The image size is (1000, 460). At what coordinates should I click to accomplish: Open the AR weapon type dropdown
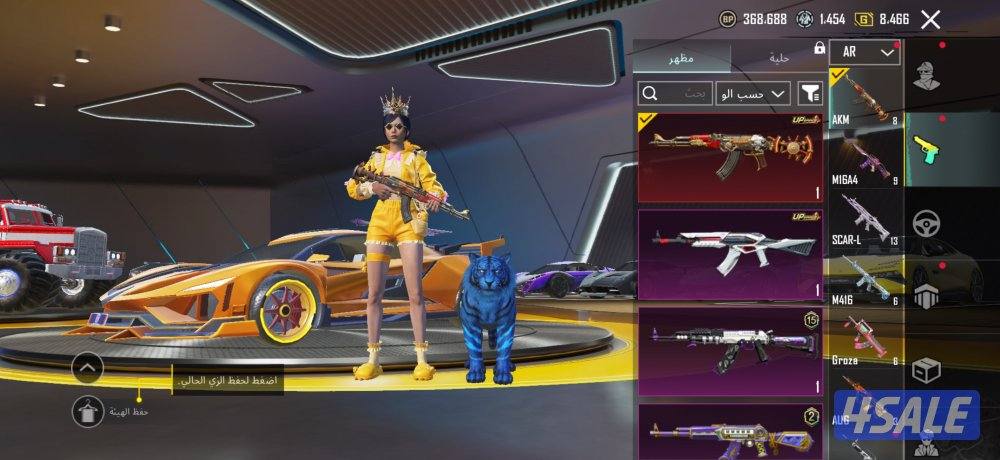[x=865, y=52]
